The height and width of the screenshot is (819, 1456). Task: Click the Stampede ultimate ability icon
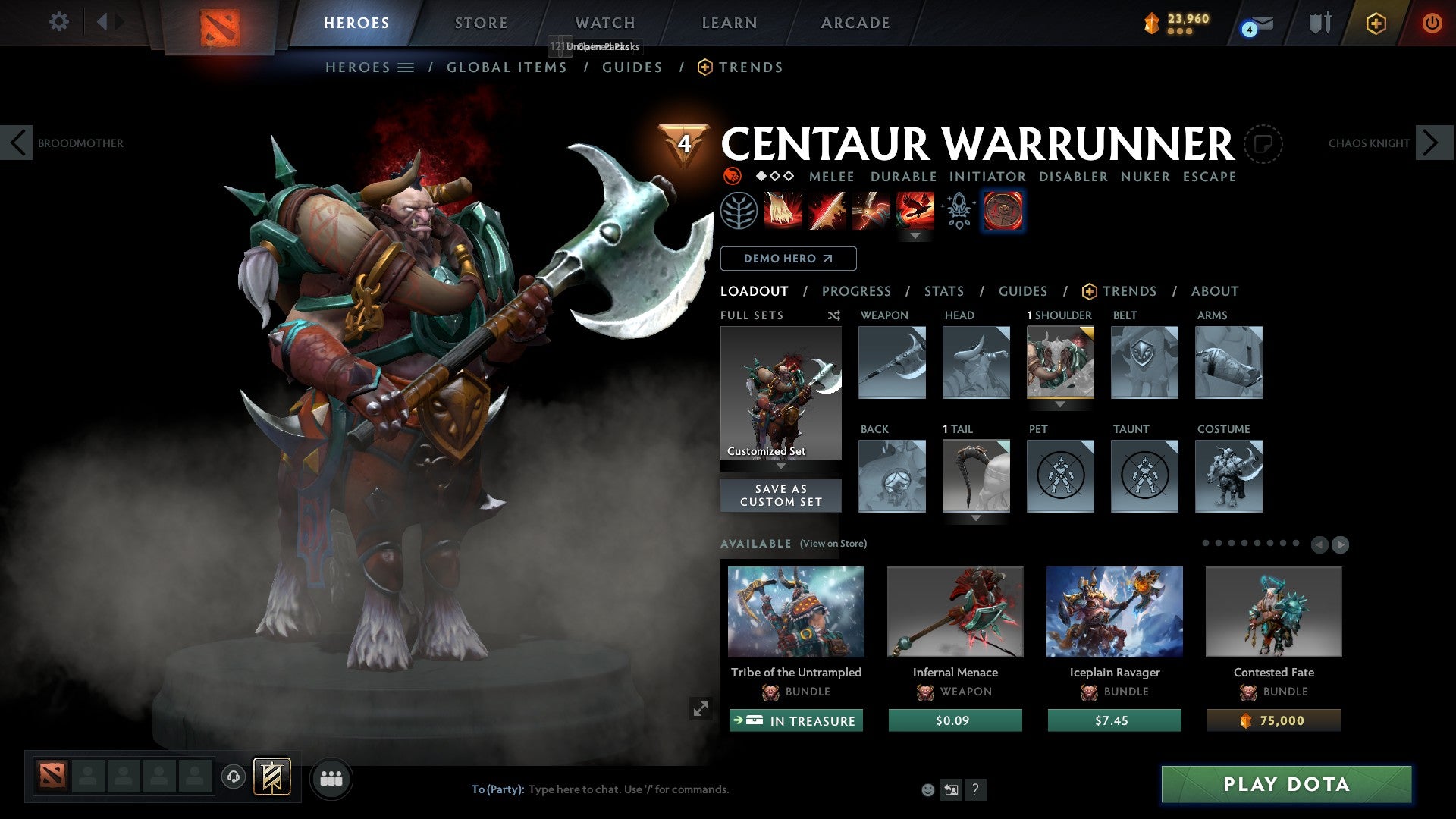(914, 211)
